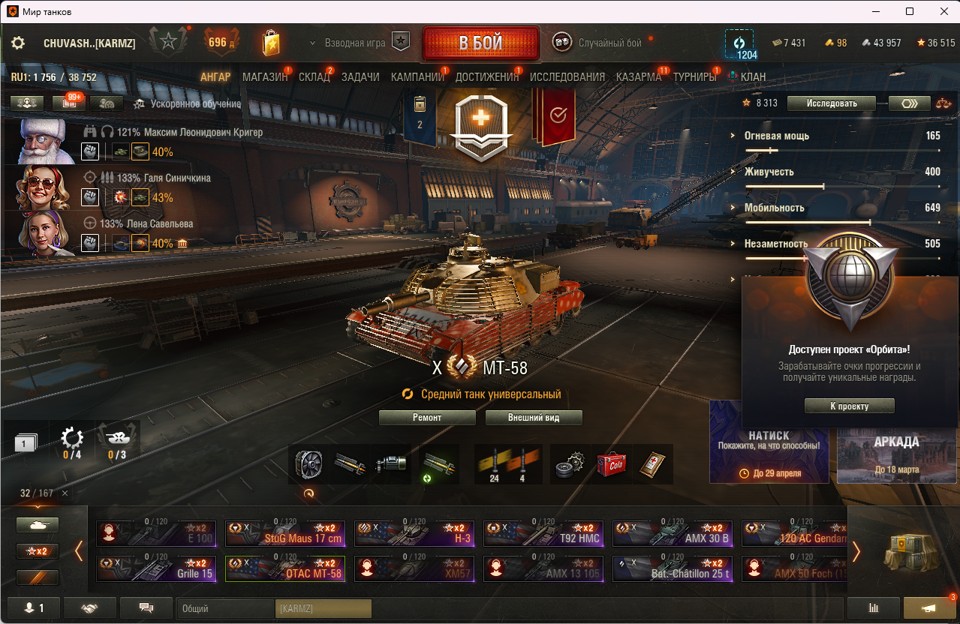960x624 pixels.
Task: Click the Исследовать button
Action: [x=830, y=103]
